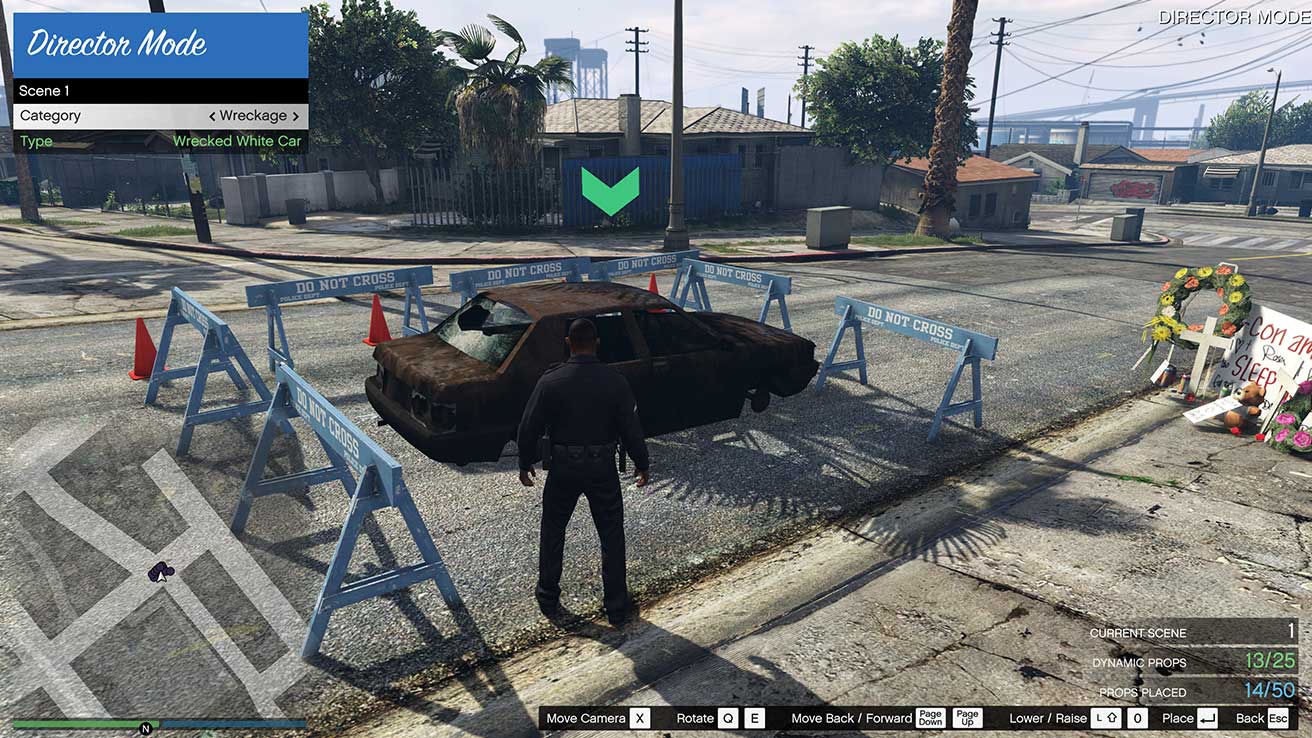Open the previous Category with left arrow
Image resolution: width=1312 pixels, height=738 pixels.
pyautogui.click(x=214, y=115)
